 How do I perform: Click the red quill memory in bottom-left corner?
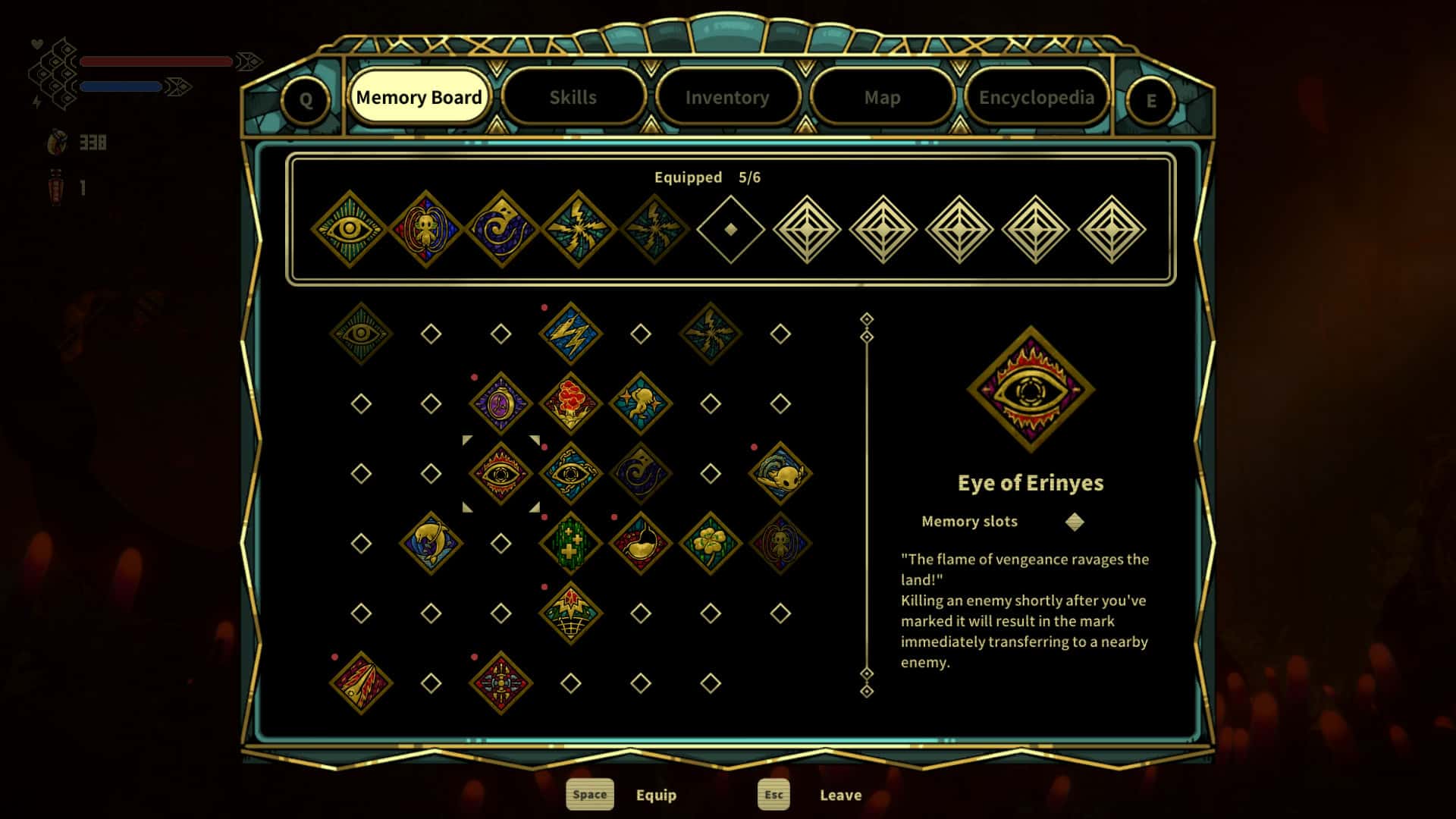[x=360, y=681]
